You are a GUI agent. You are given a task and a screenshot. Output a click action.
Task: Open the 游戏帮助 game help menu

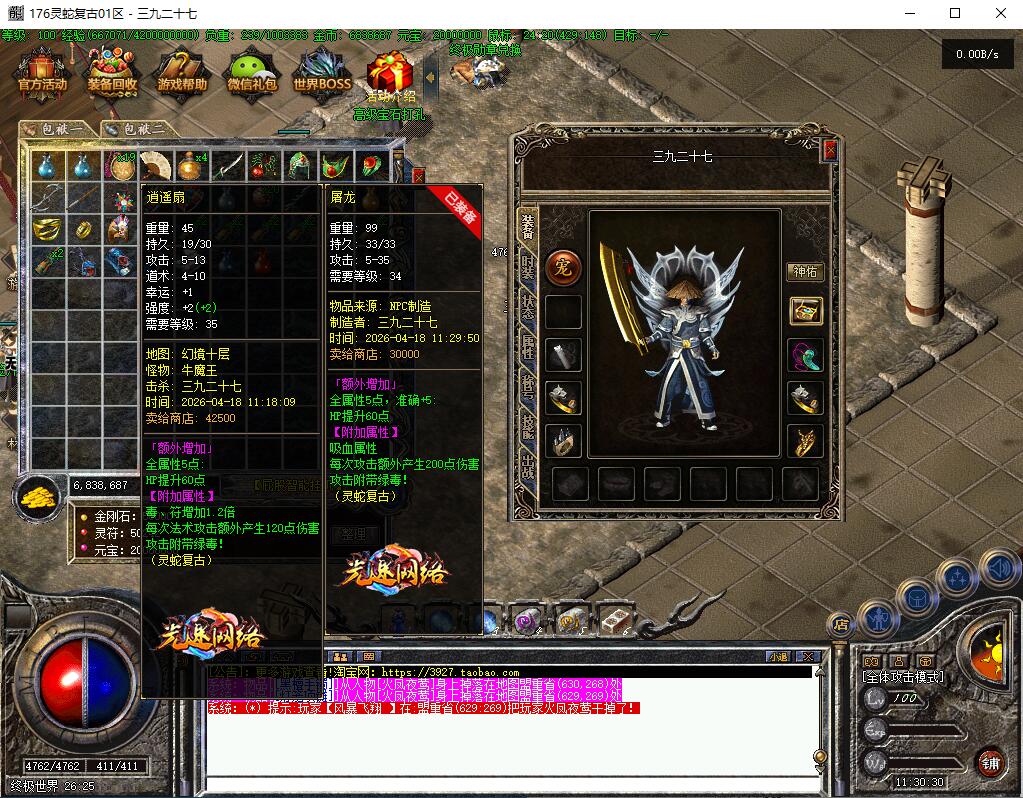182,72
